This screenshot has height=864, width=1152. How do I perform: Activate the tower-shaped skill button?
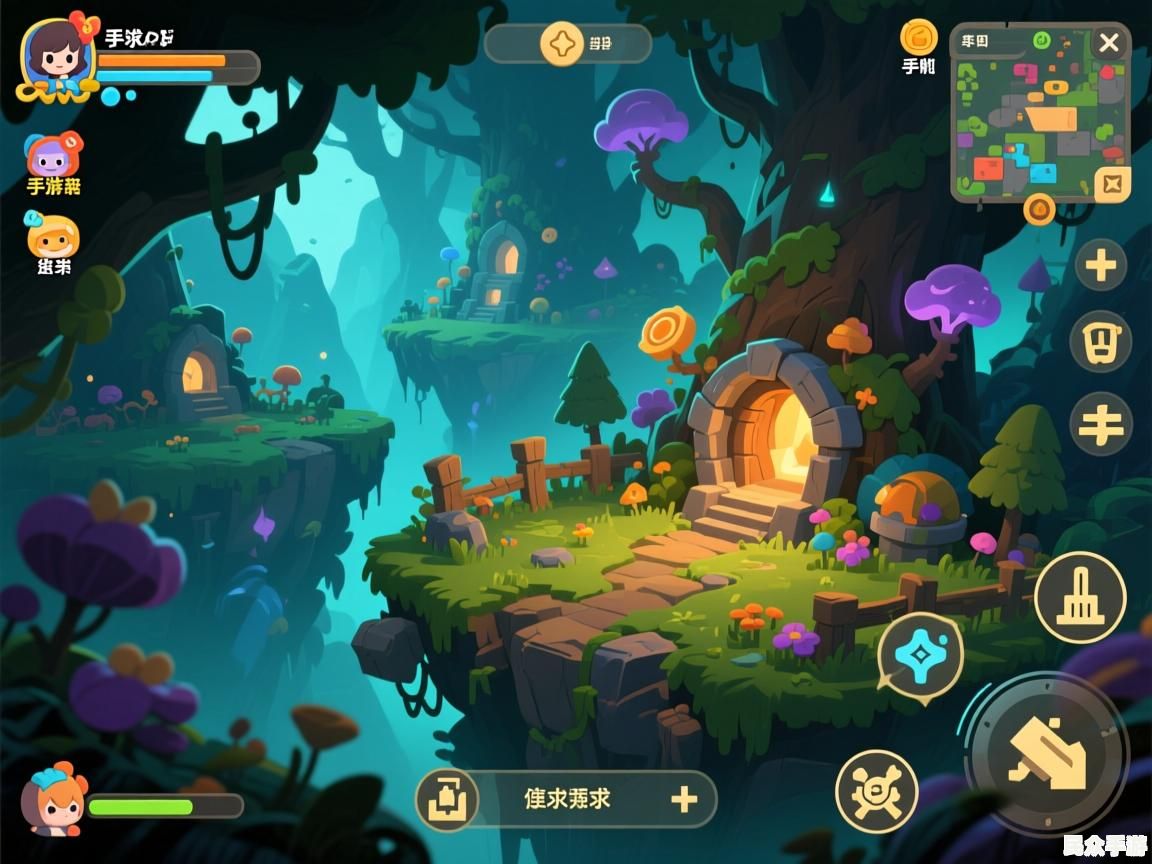pos(1080,598)
